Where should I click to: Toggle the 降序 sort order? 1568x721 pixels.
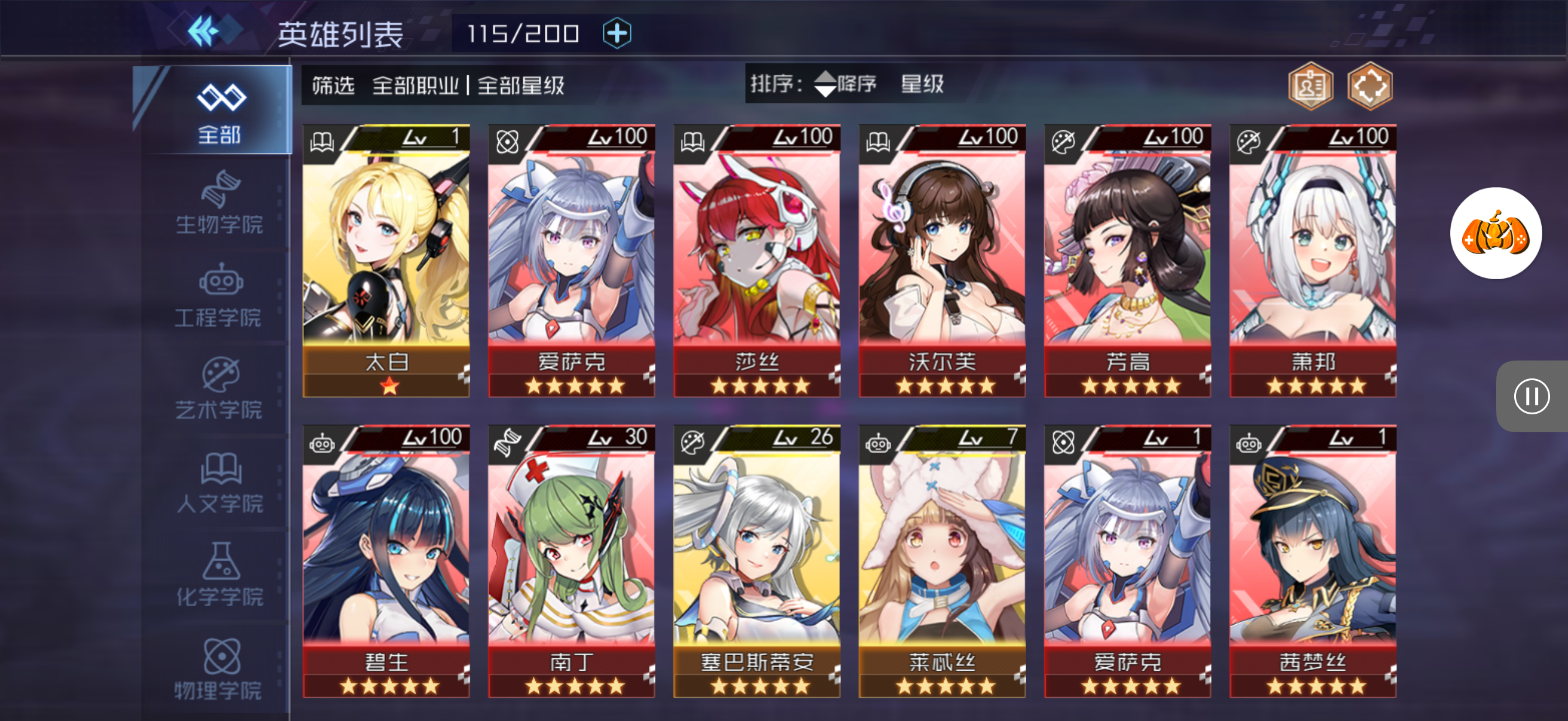[x=845, y=84]
